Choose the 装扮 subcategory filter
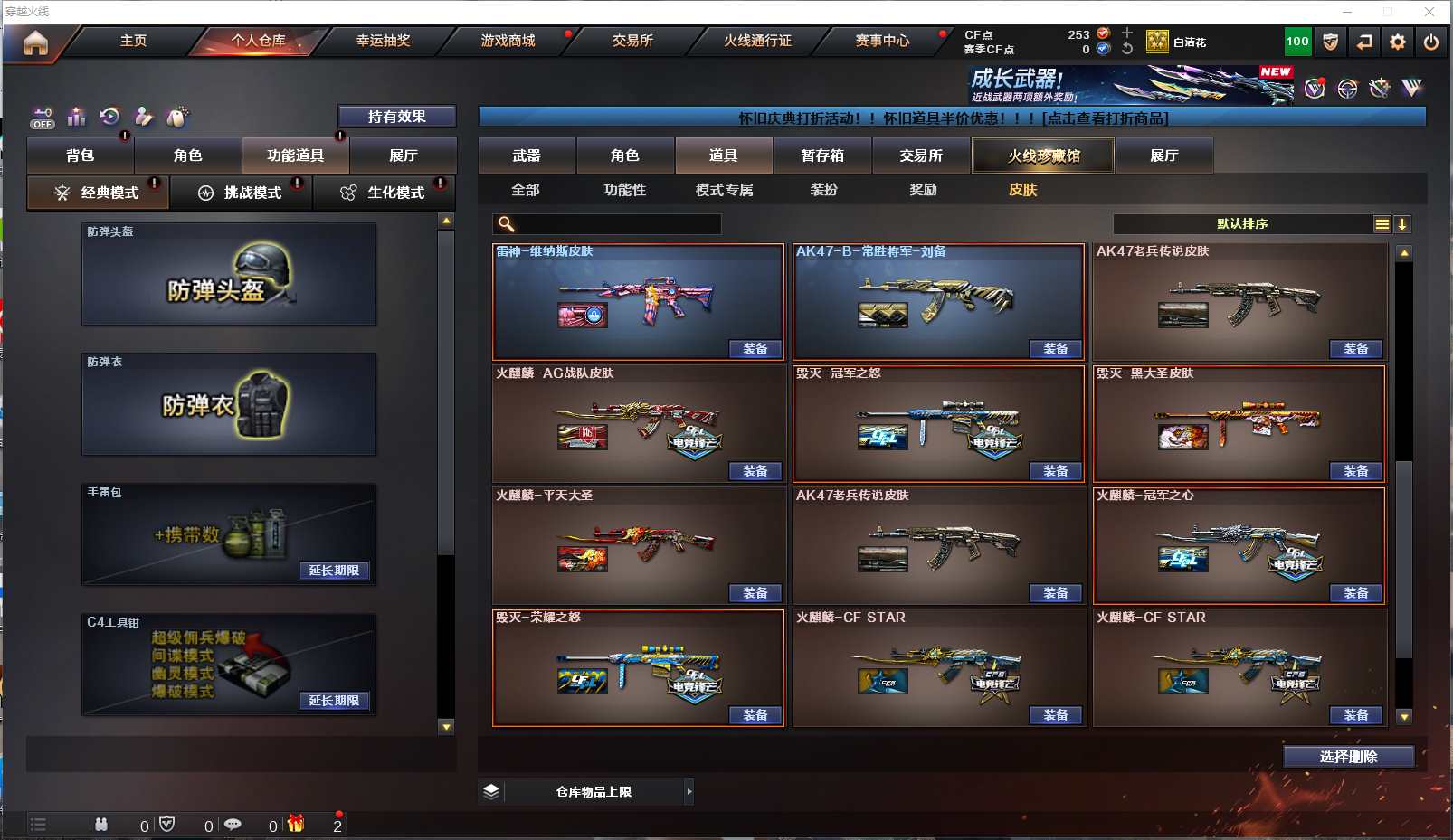1453x840 pixels. (823, 190)
